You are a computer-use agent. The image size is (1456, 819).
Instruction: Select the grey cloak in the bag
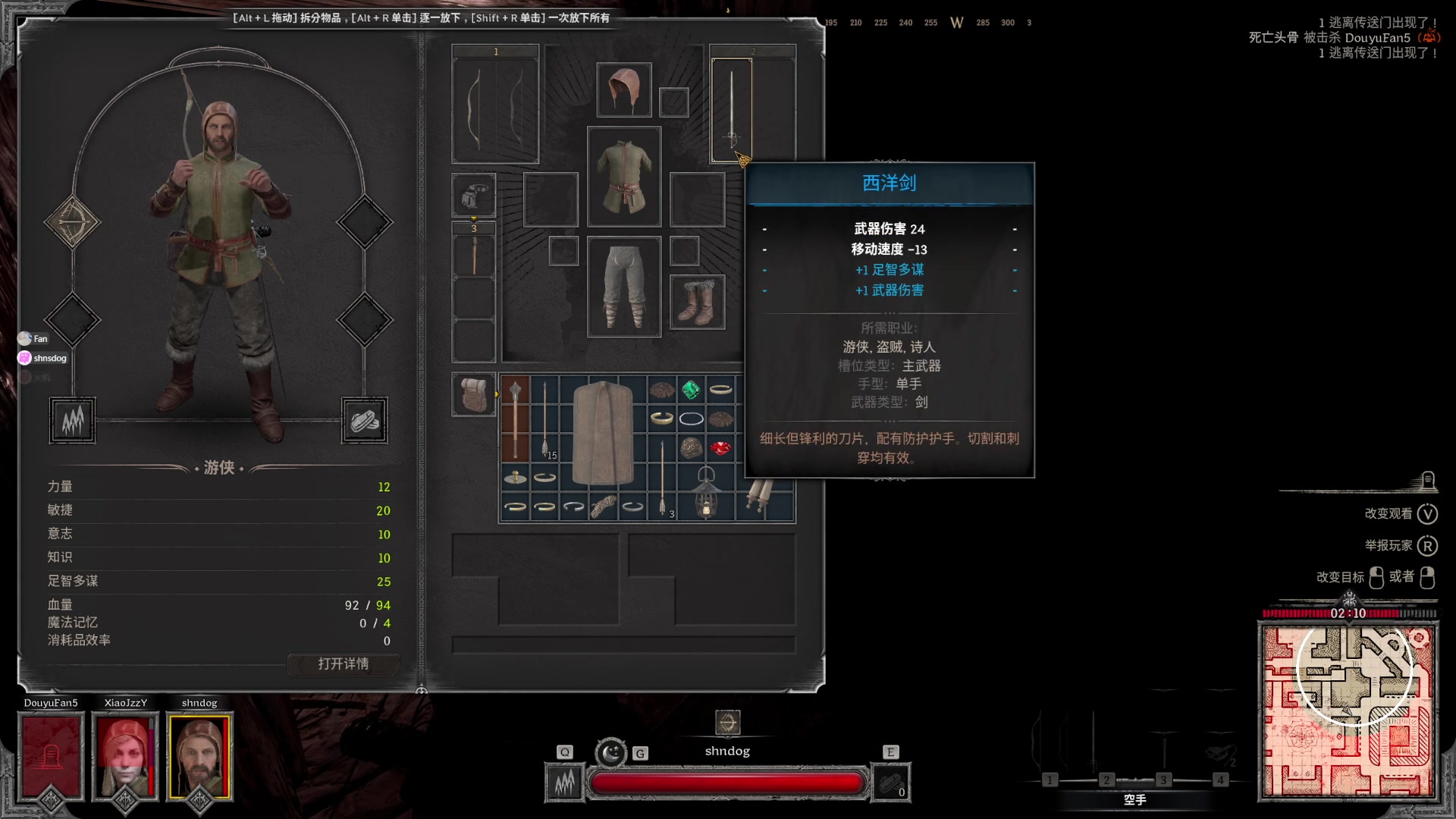point(603,432)
